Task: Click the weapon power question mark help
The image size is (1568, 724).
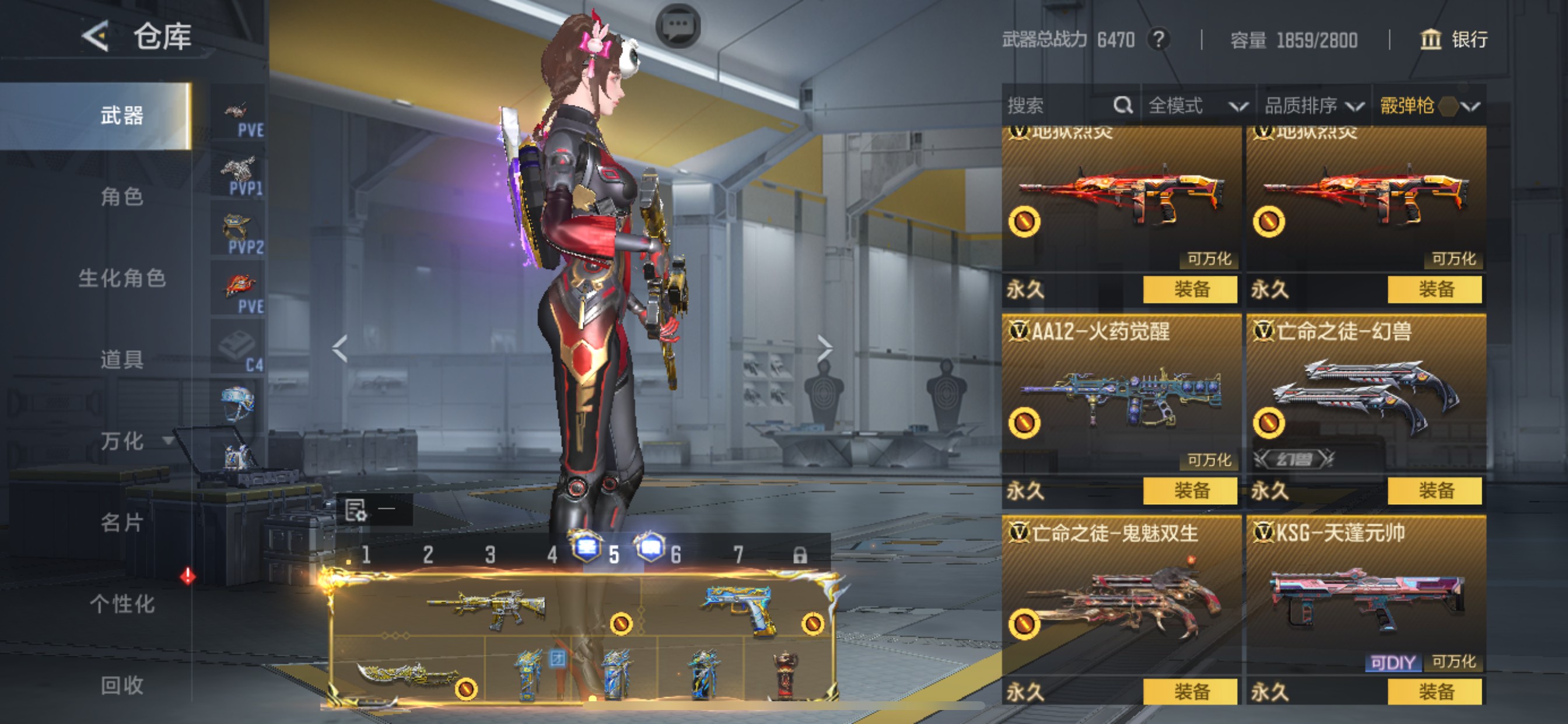Action: [1159, 40]
